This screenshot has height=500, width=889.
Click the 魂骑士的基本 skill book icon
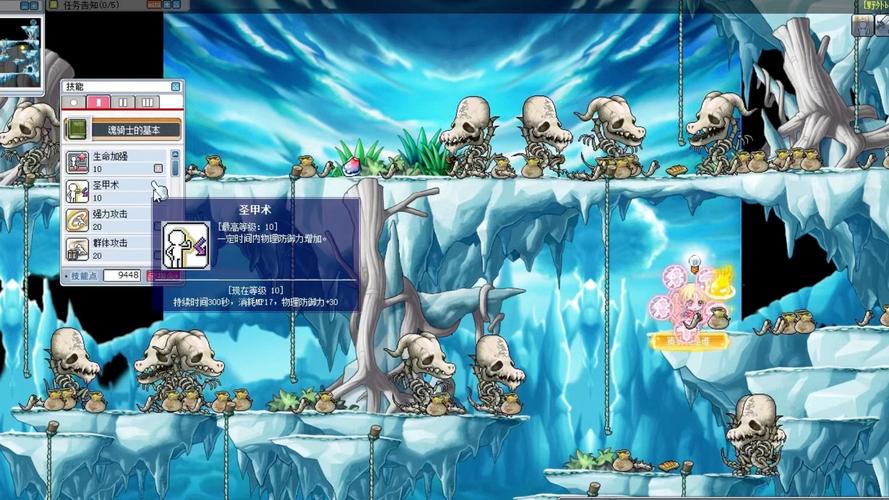76,129
